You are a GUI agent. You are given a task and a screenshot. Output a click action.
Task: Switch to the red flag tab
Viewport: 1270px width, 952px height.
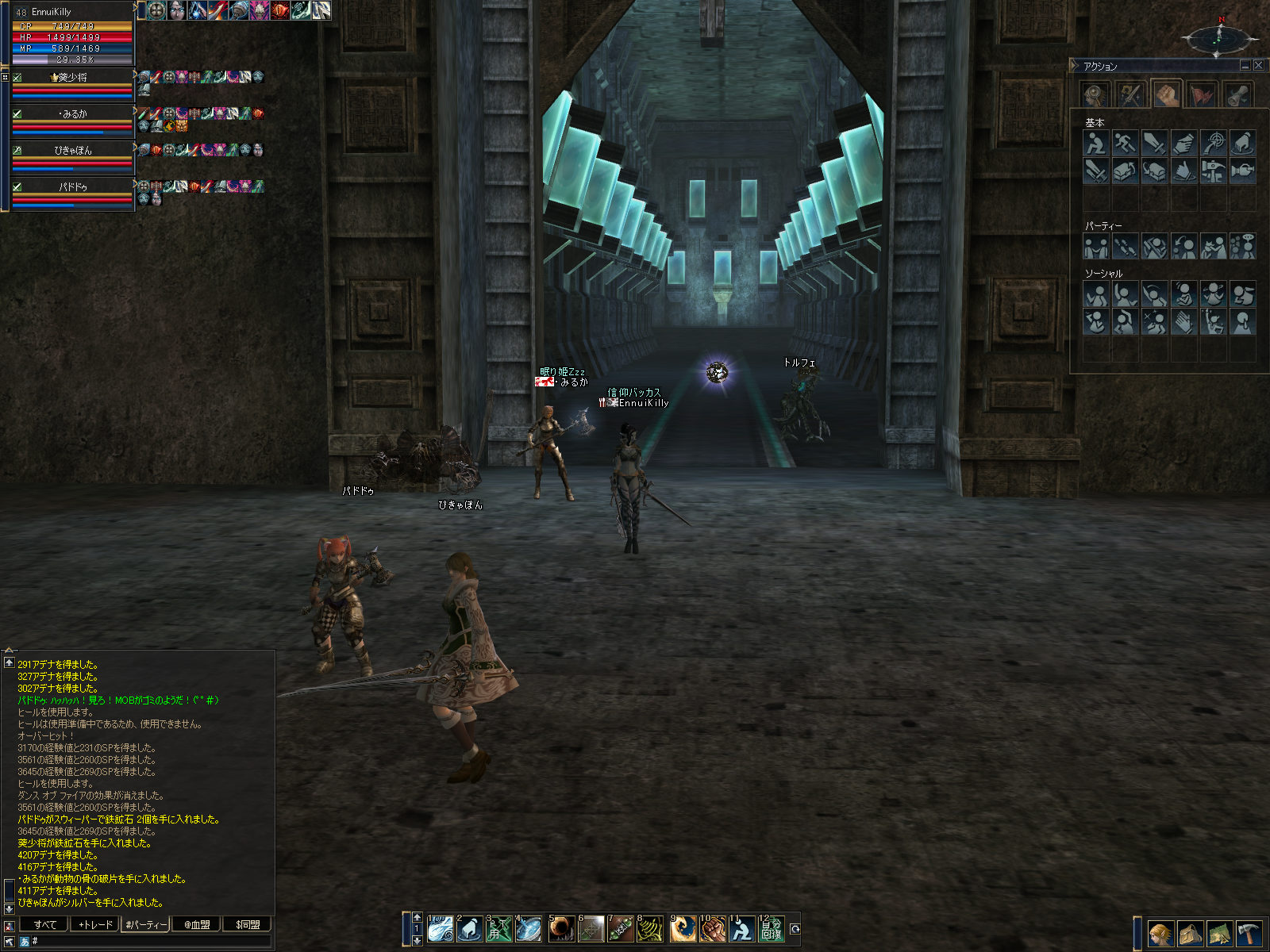(x=1203, y=95)
